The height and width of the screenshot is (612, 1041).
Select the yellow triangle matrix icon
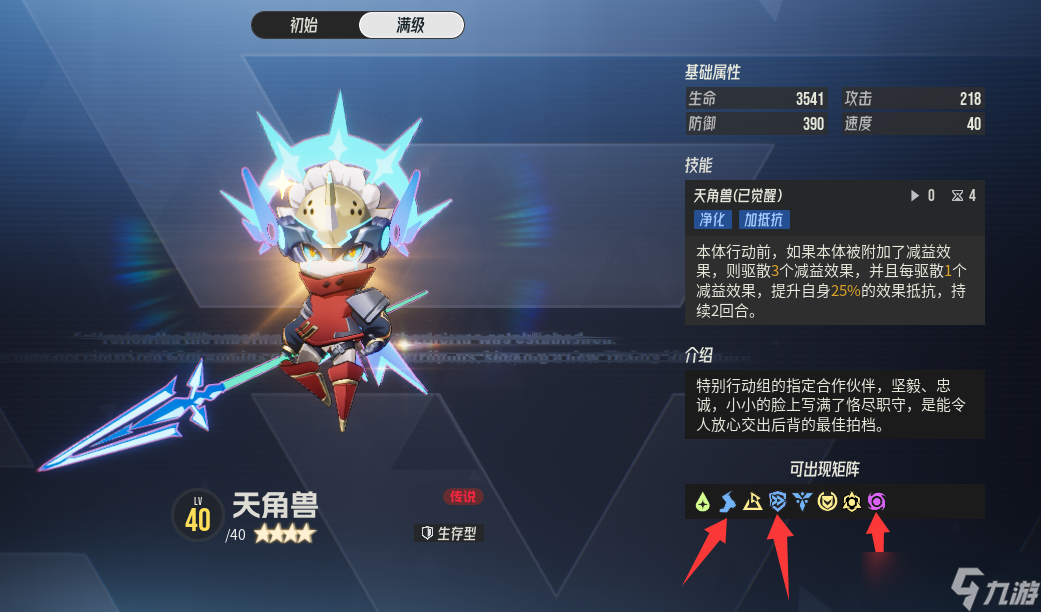[752, 502]
